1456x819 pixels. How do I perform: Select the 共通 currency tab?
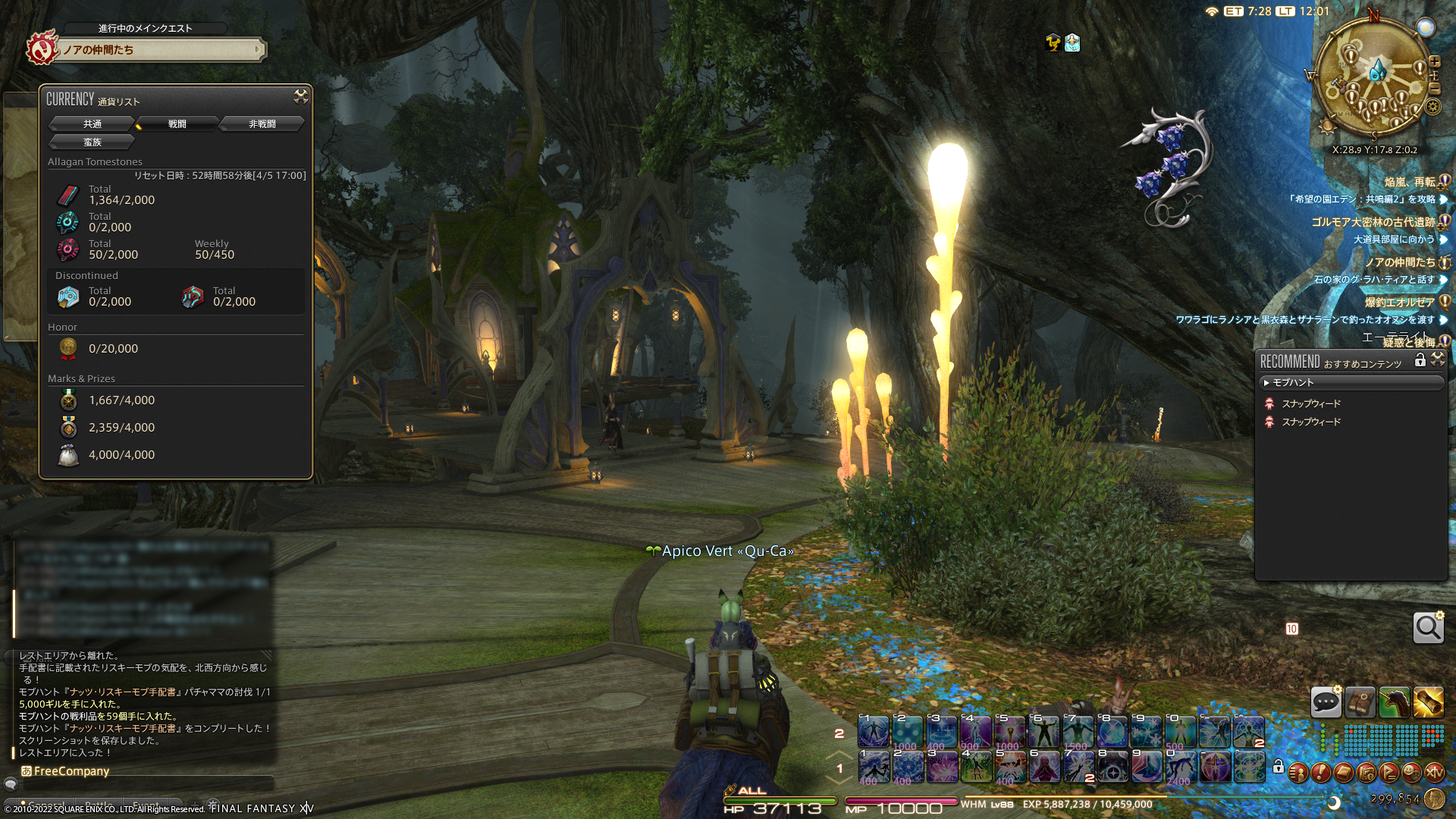click(x=92, y=124)
